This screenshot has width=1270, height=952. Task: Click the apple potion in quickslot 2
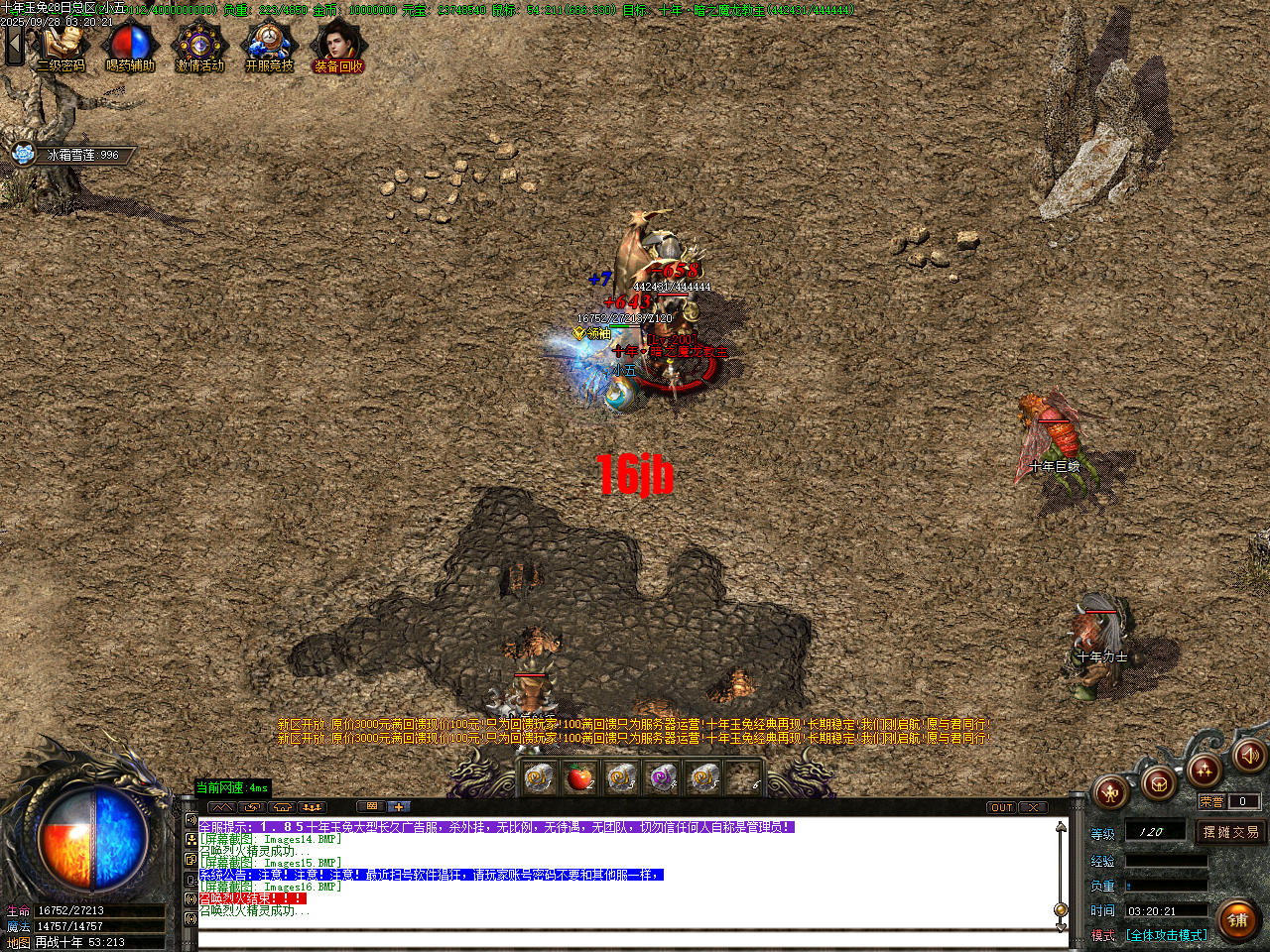[579, 778]
